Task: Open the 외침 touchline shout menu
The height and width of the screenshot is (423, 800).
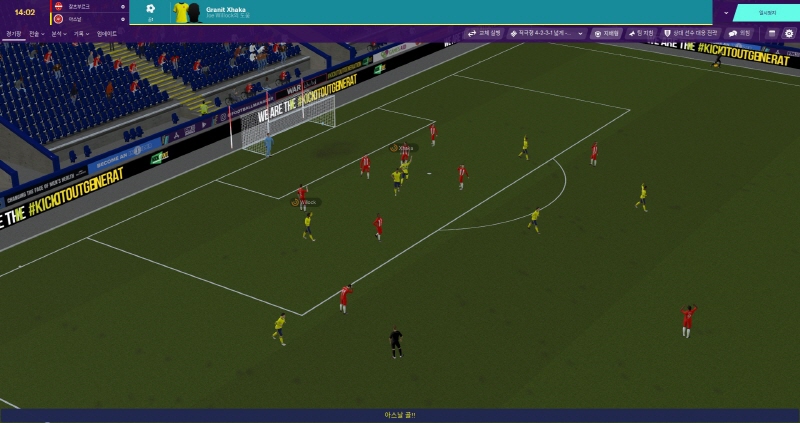Action: 740,33
